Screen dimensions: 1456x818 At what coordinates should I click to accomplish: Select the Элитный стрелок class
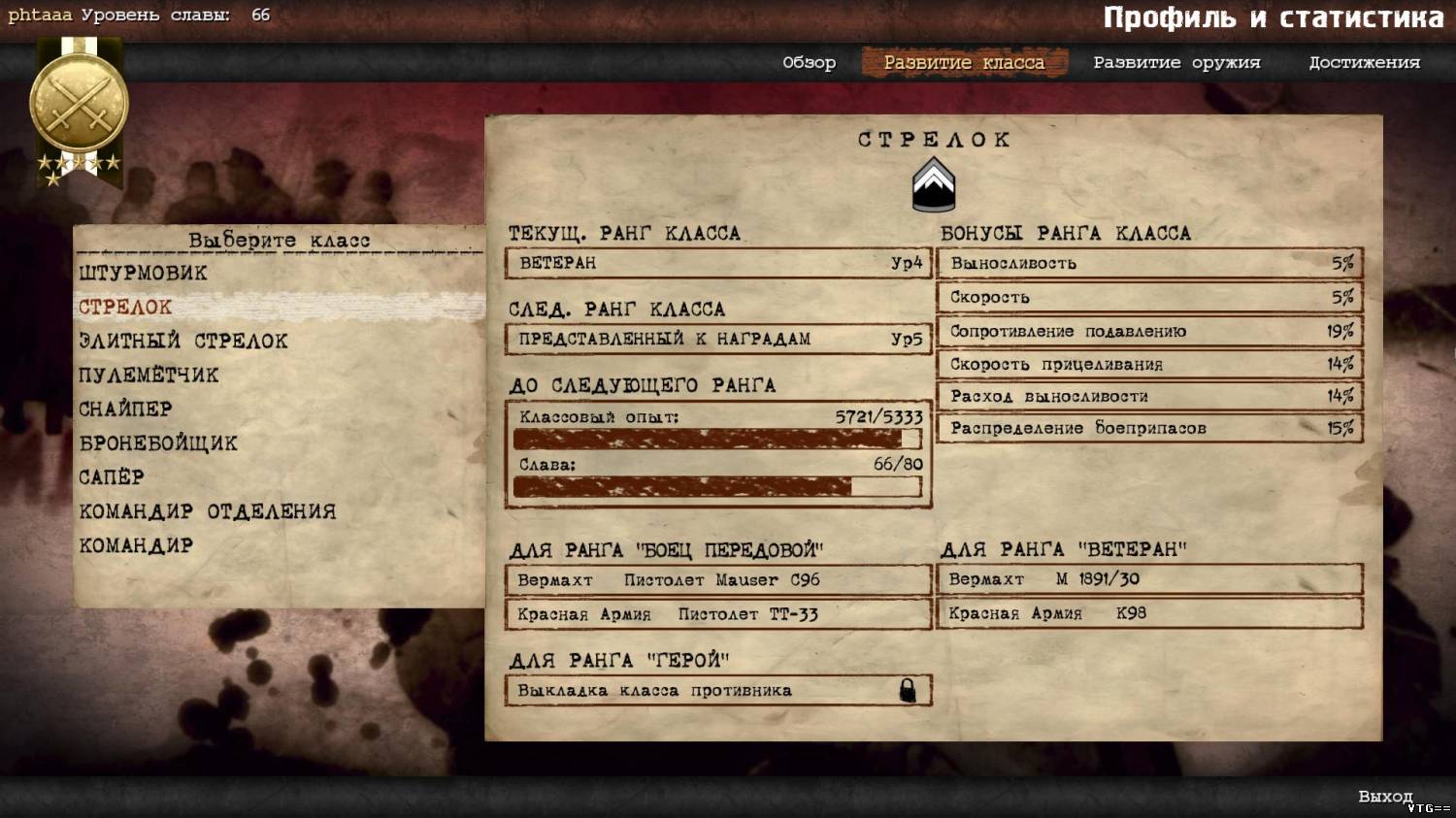(182, 342)
